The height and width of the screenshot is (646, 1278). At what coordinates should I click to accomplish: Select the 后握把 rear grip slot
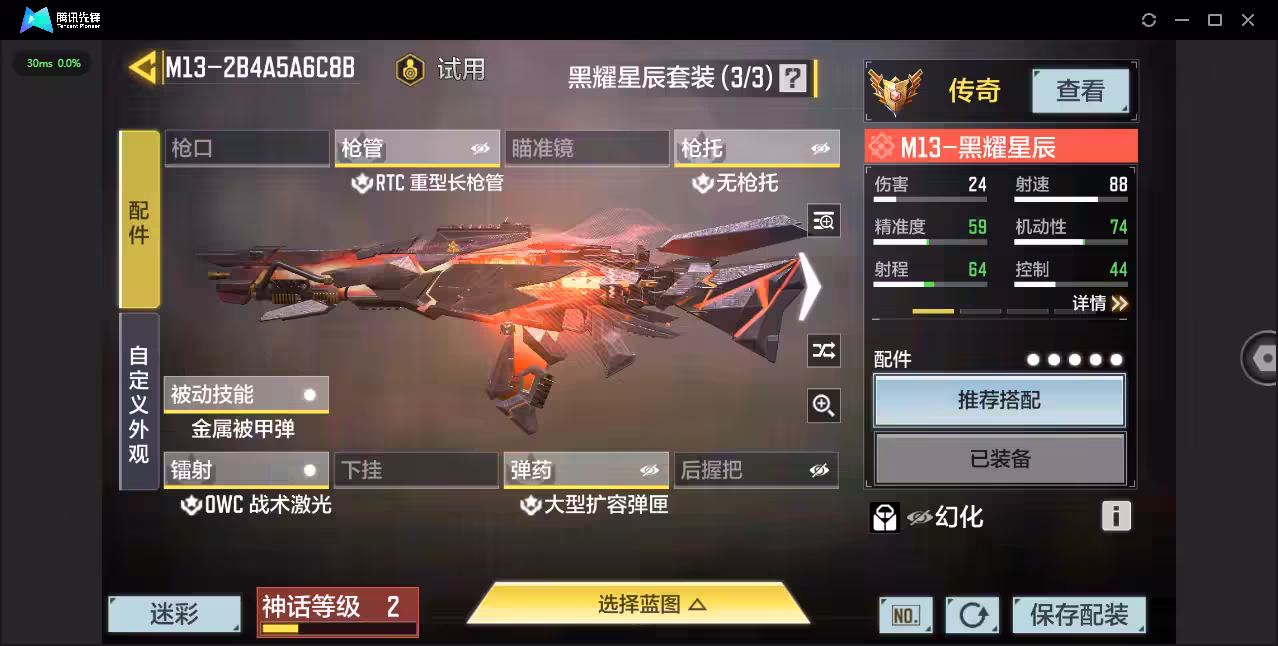coord(756,470)
